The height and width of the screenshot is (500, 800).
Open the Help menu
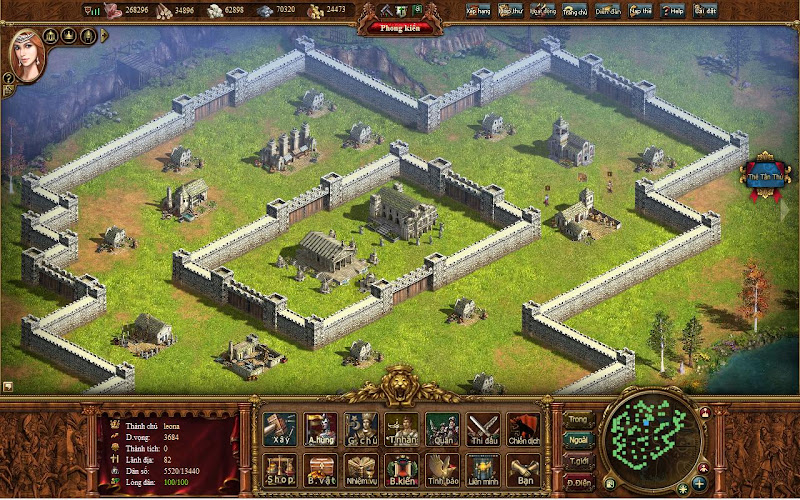(673, 10)
